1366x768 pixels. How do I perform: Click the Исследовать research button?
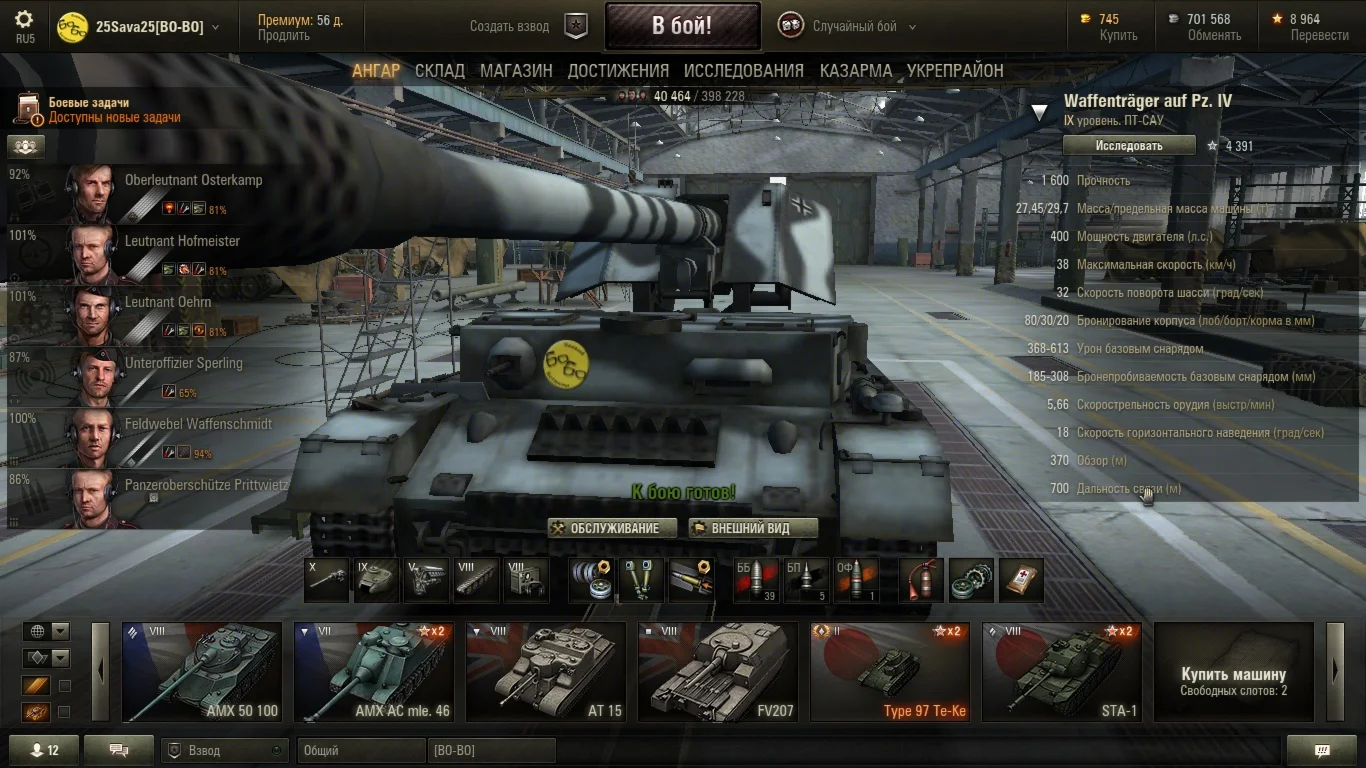tap(1129, 146)
